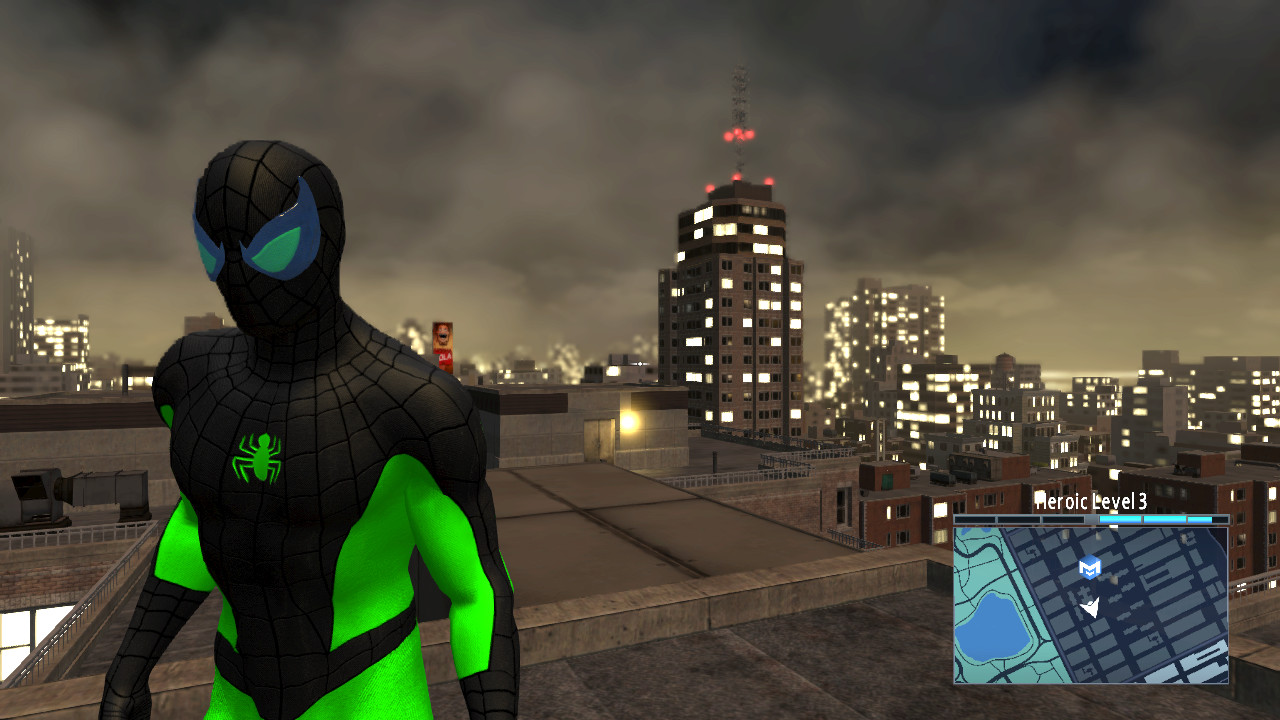The image size is (1280, 720).
Task: Select the blue mission marker on the minimap
Action: [x=1089, y=567]
